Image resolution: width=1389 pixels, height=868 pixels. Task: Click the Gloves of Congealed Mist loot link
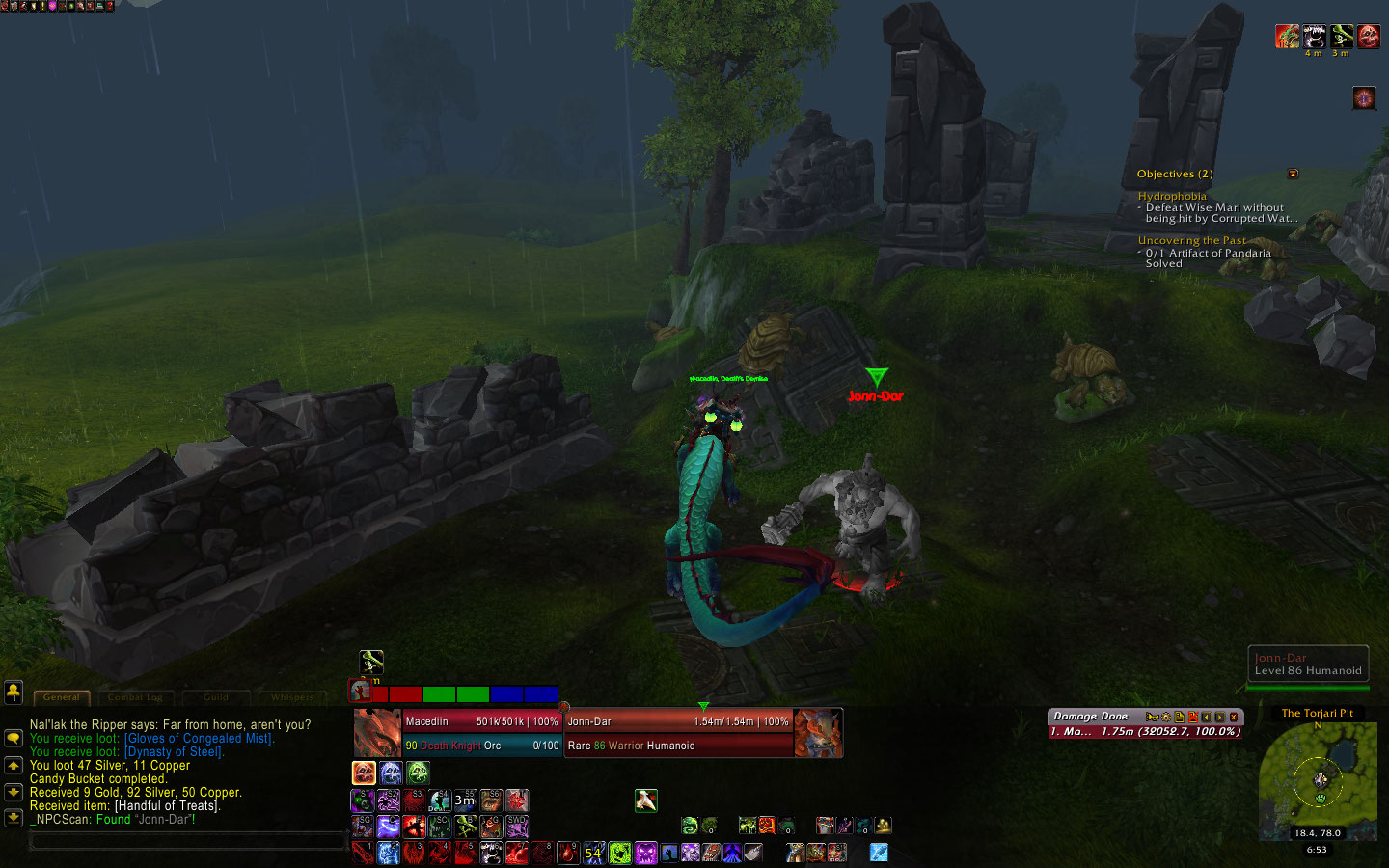[199, 739]
